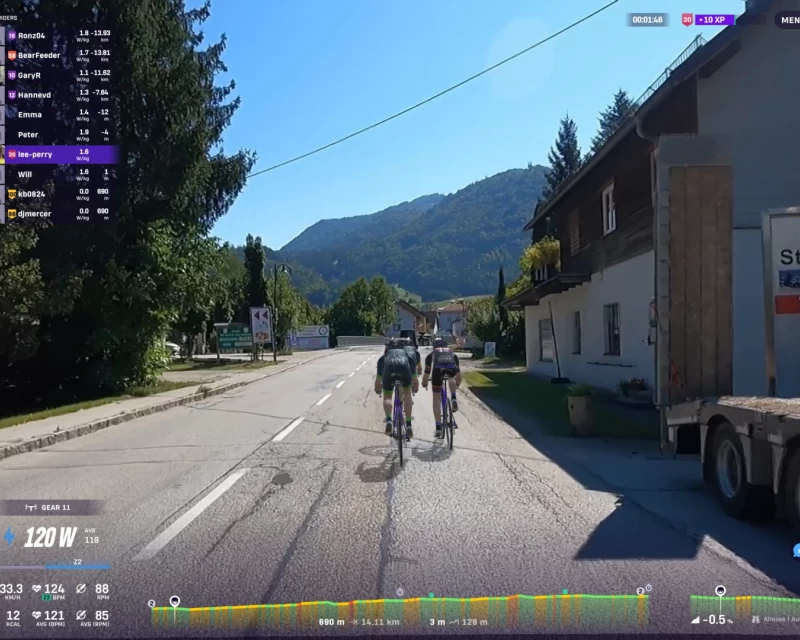Select rider BearFeeder in the list
Screen dimensions: 800x640
[x=60, y=55]
